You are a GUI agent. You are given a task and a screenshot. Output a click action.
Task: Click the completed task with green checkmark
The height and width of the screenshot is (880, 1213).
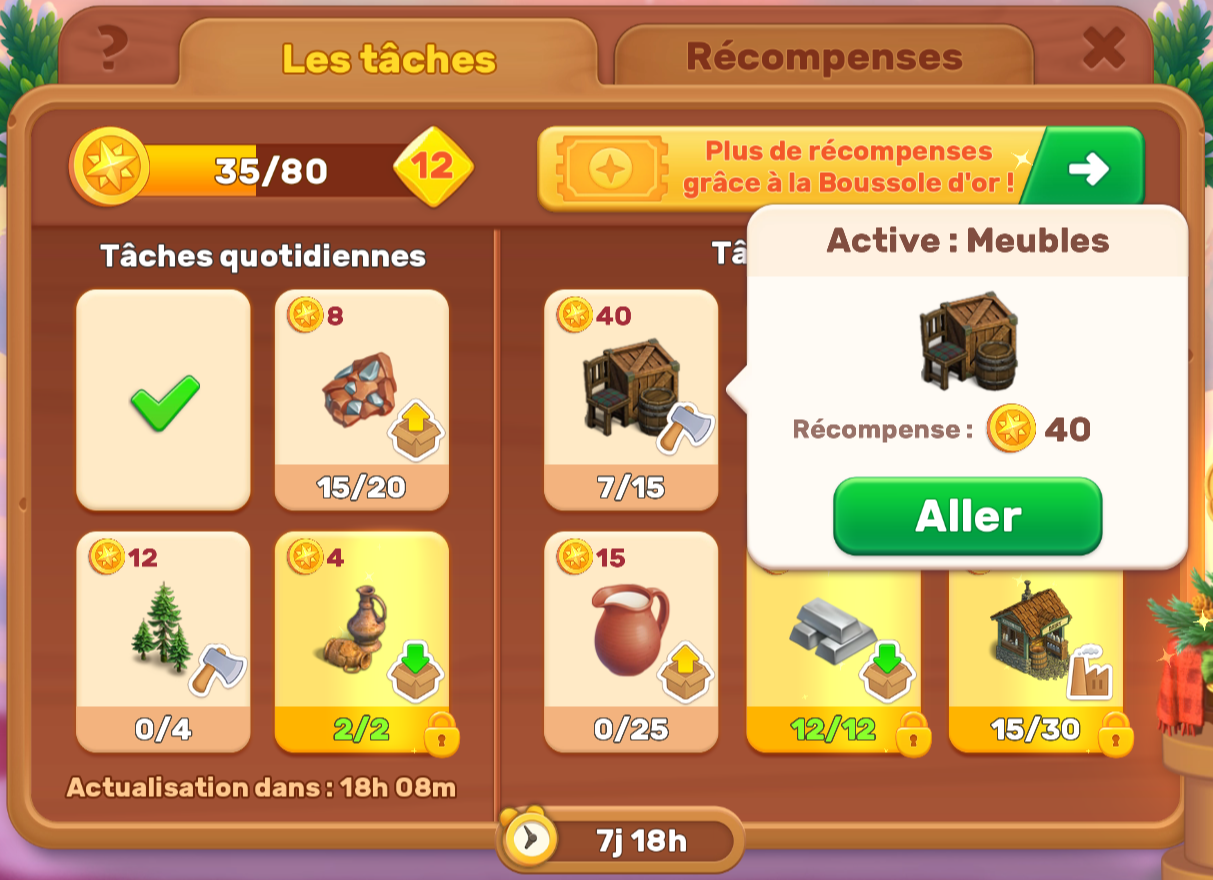pos(163,400)
